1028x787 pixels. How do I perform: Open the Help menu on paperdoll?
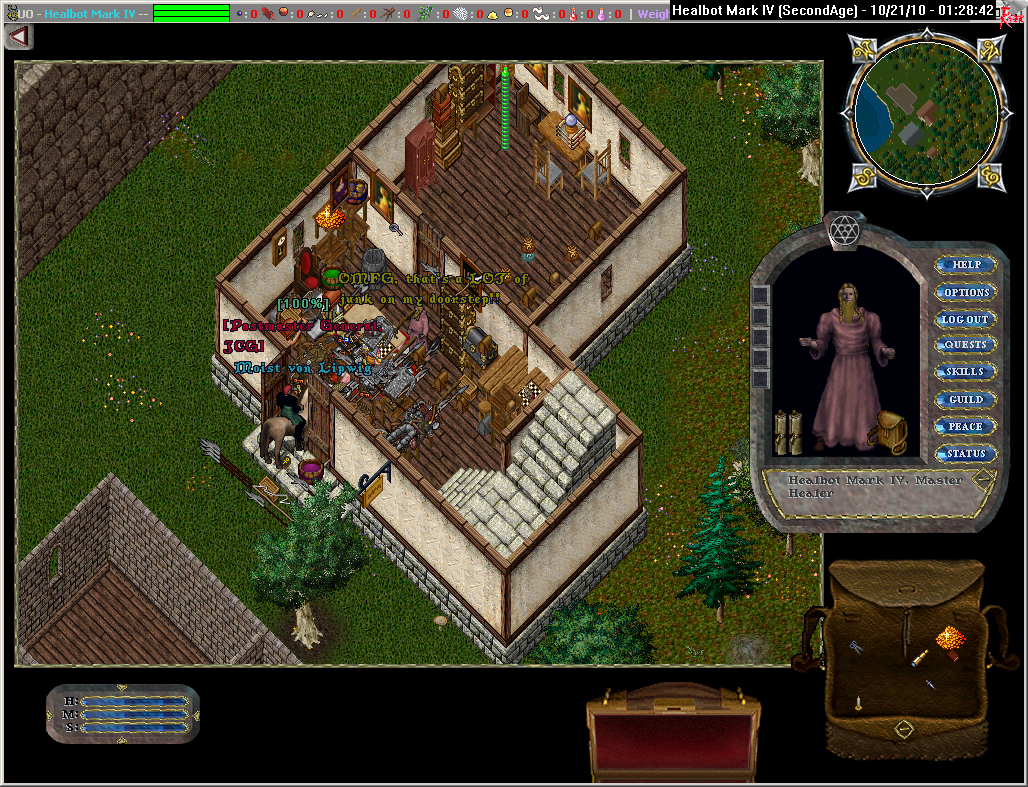click(x=966, y=265)
